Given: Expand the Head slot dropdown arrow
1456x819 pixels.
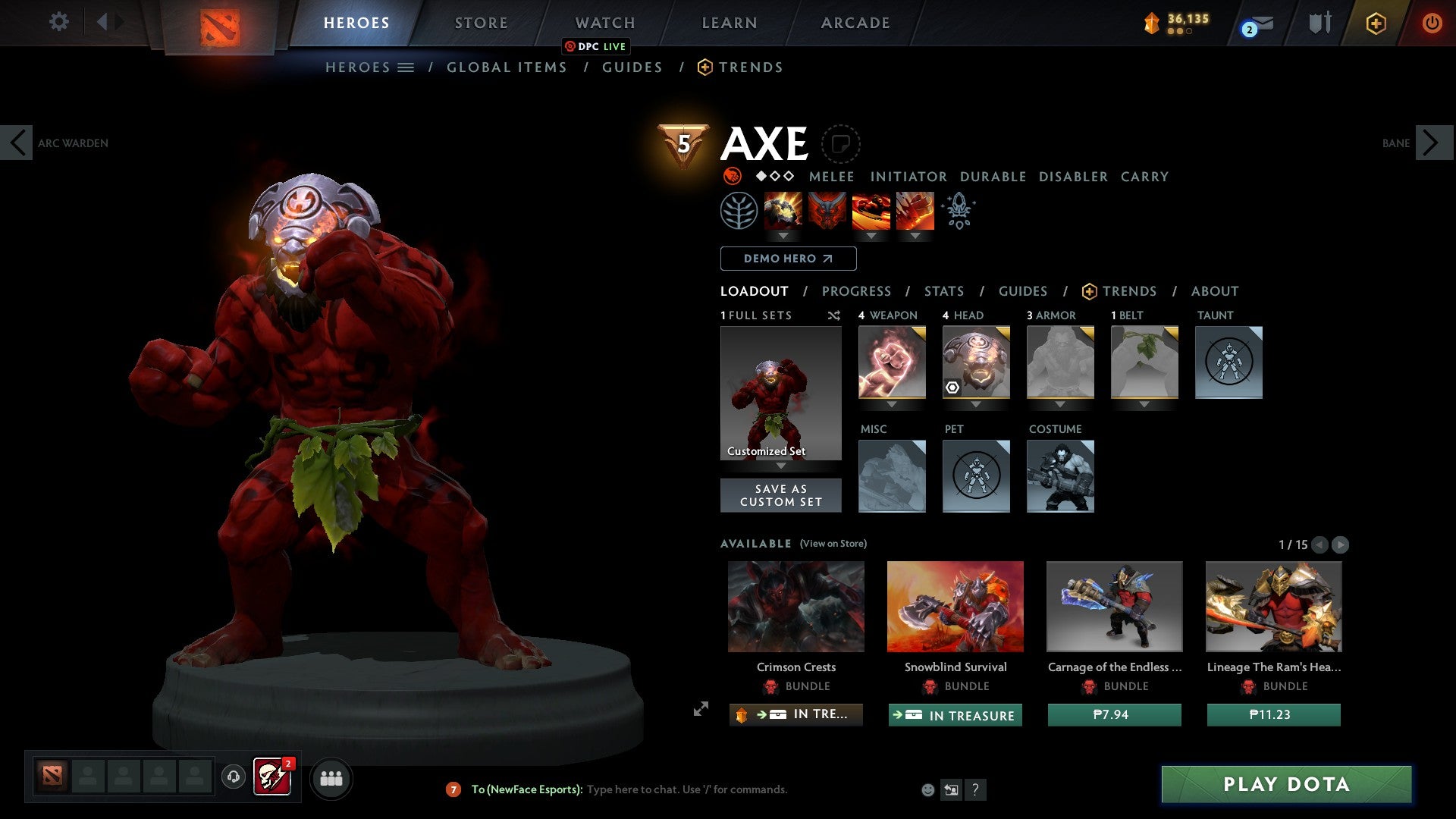Looking at the screenshot, I should pos(976,404).
